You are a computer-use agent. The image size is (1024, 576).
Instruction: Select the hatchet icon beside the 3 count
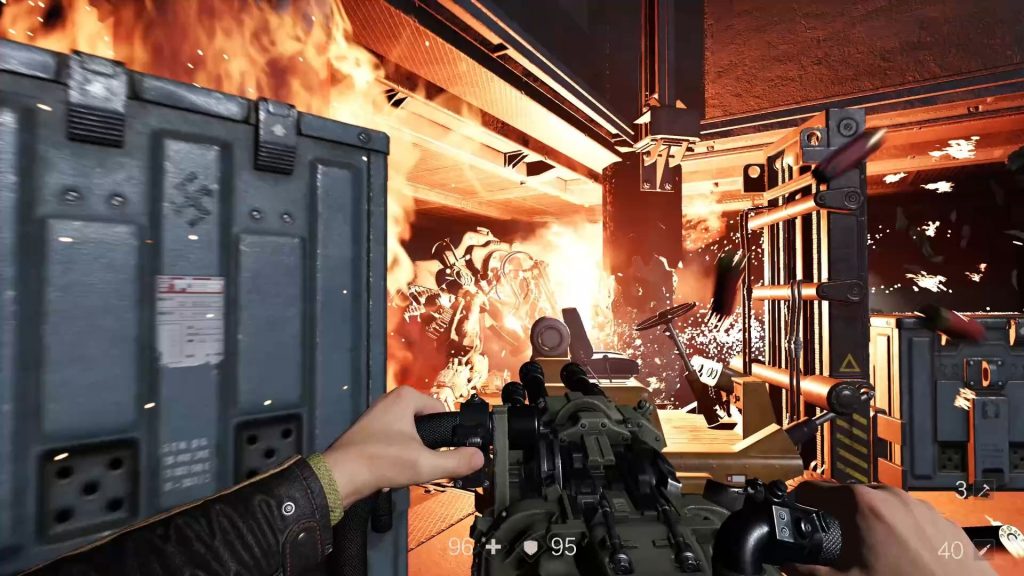tap(984, 490)
